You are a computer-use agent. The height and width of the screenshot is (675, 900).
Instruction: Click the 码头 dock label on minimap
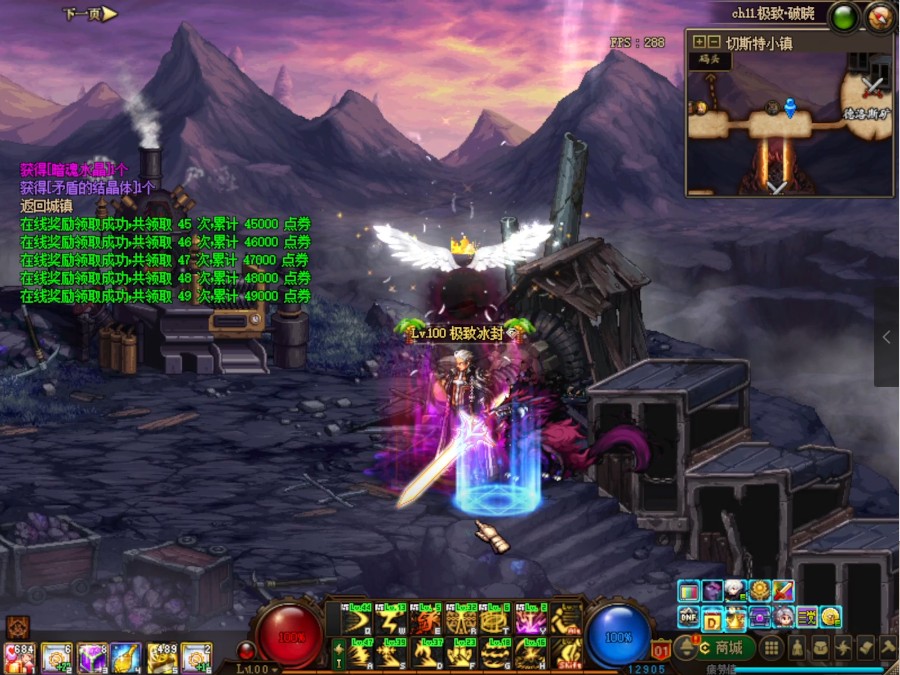point(708,60)
